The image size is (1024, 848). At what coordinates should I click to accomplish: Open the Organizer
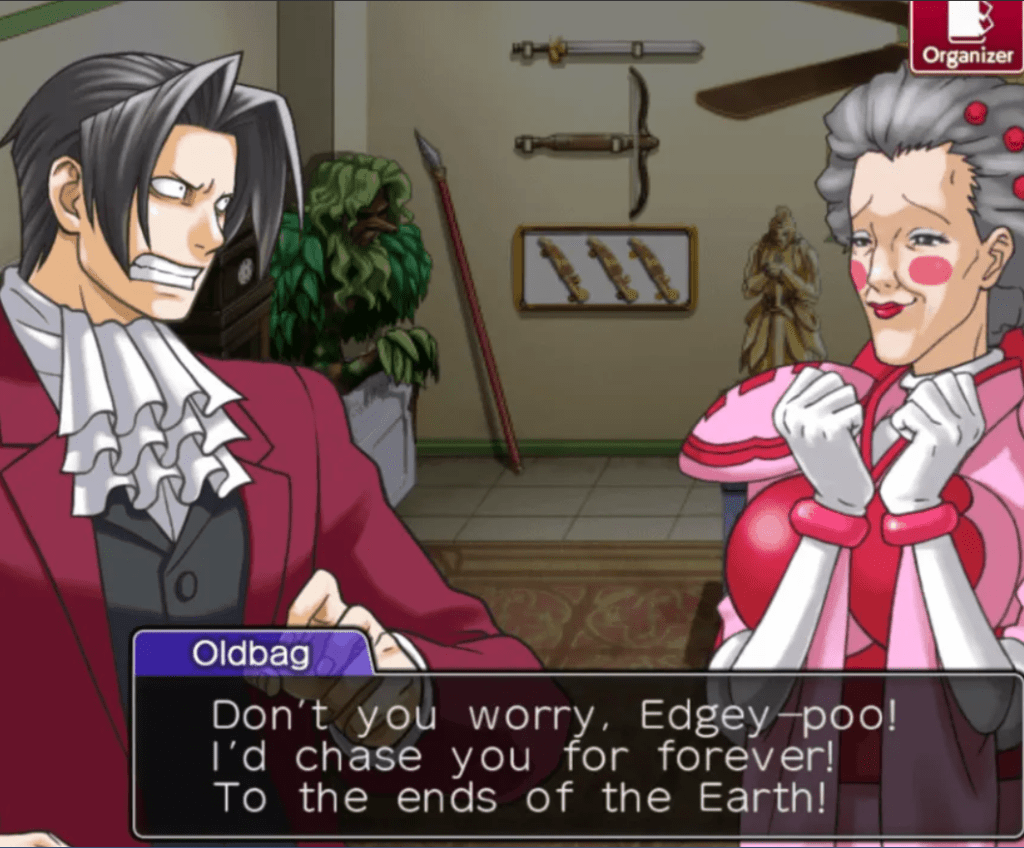tap(966, 37)
